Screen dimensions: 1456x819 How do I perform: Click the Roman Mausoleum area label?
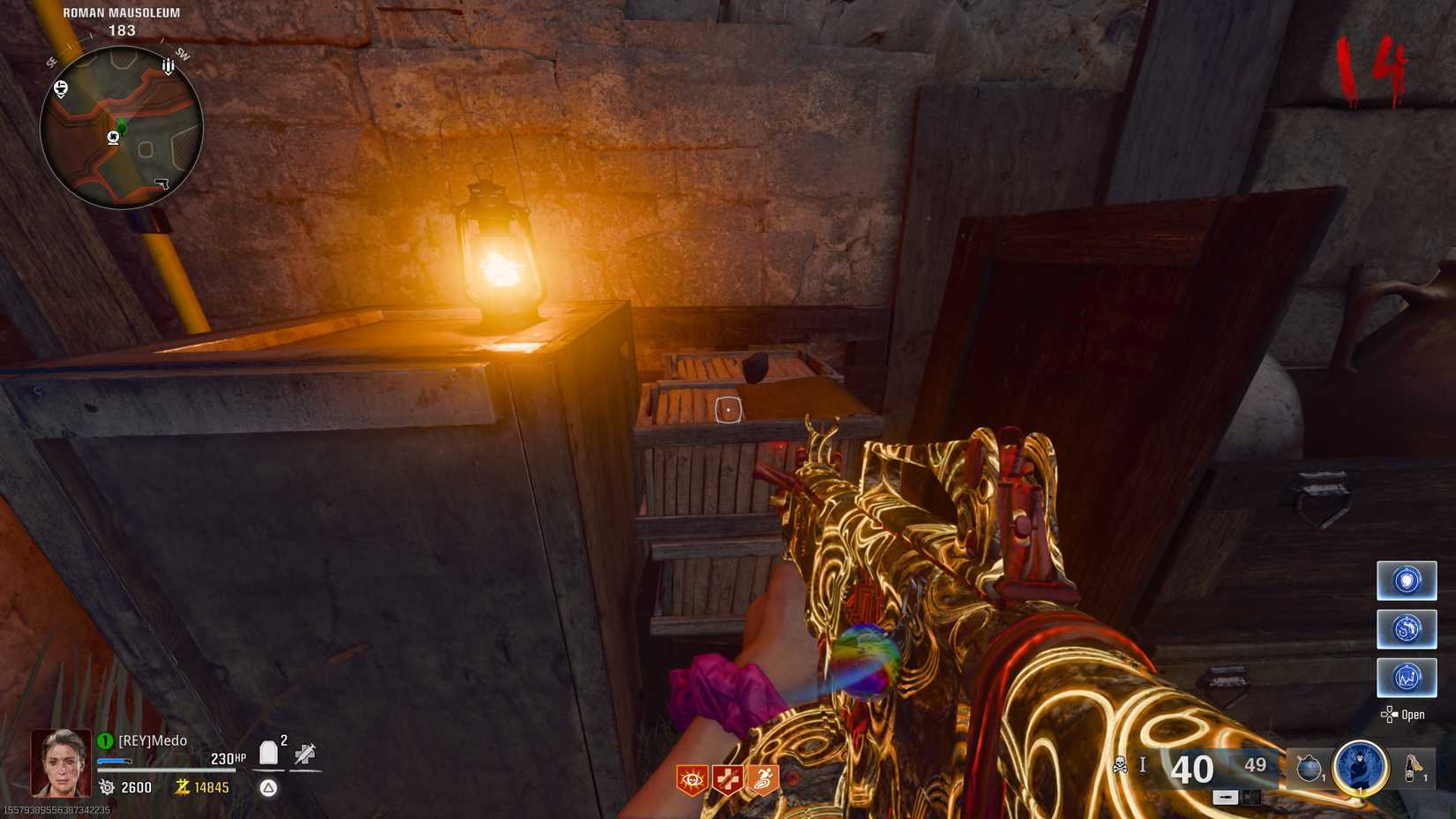(x=121, y=13)
